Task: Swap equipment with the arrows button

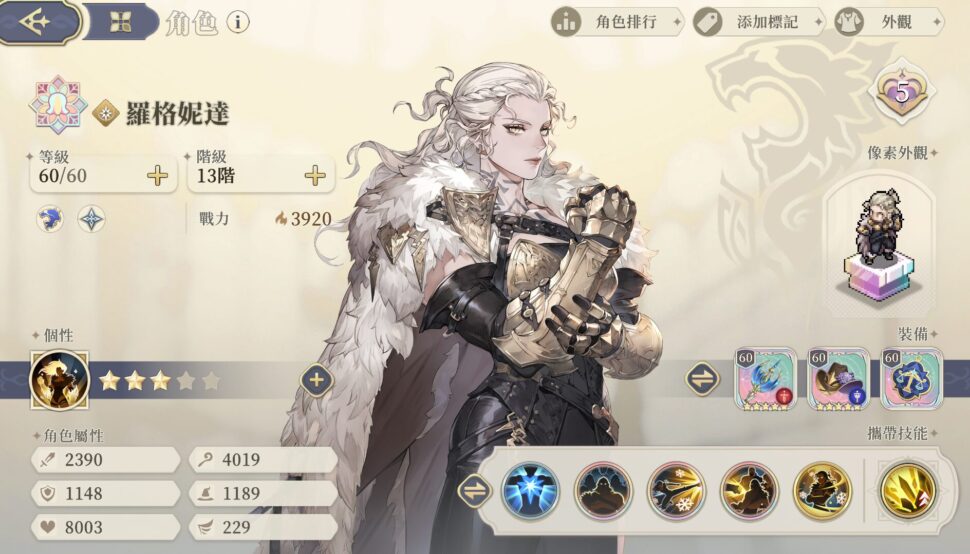Action: tap(703, 379)
